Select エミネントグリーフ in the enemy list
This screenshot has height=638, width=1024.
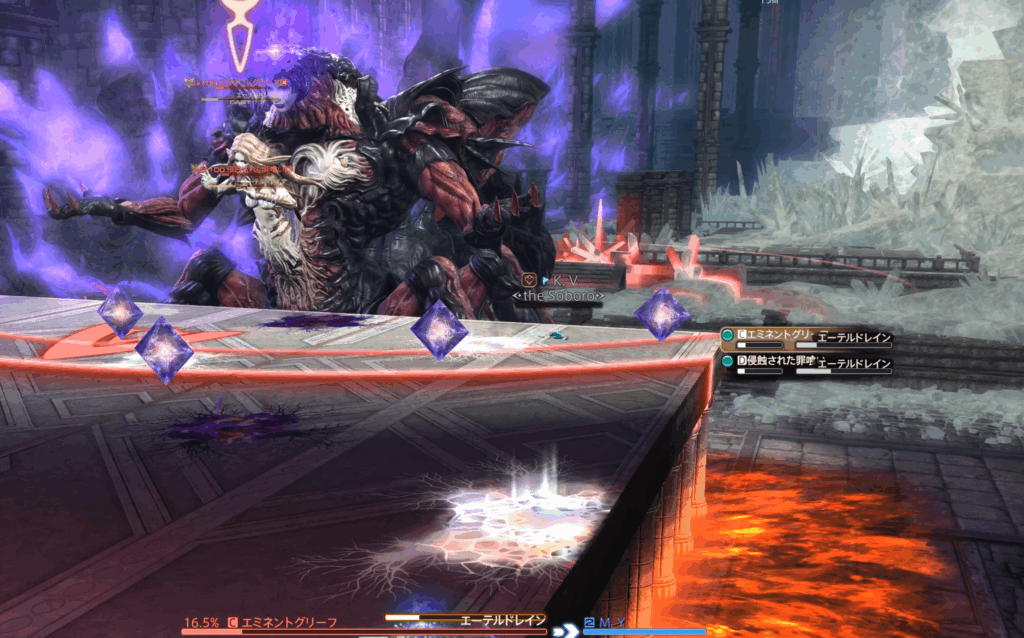click(x=776, y=337)
